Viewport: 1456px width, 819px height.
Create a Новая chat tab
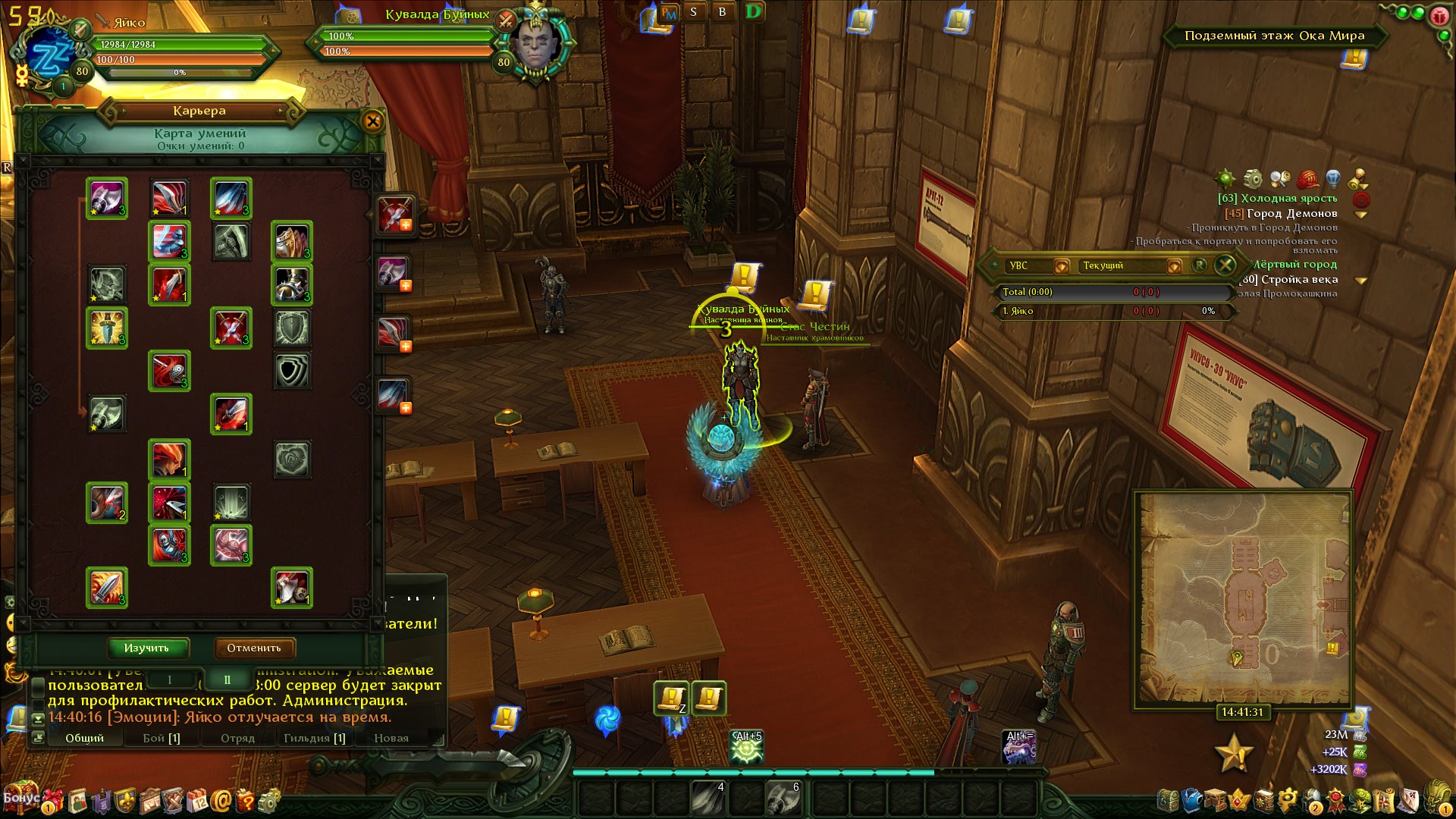tap(391, 739)
